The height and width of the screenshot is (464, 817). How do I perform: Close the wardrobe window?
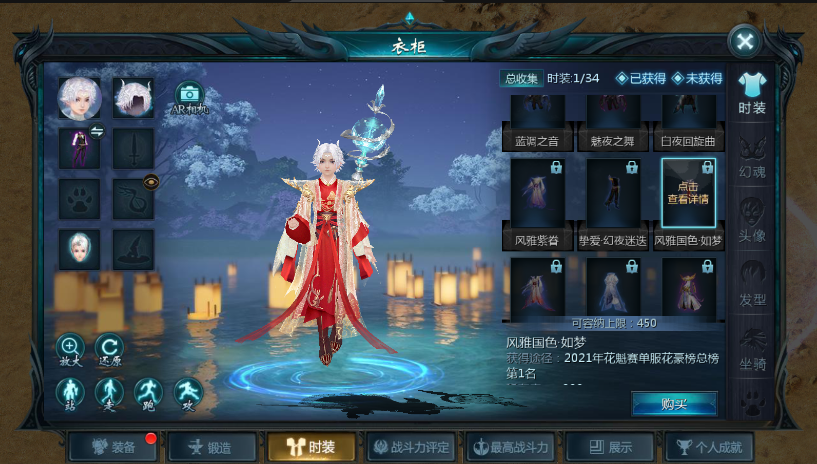(744, 41)
